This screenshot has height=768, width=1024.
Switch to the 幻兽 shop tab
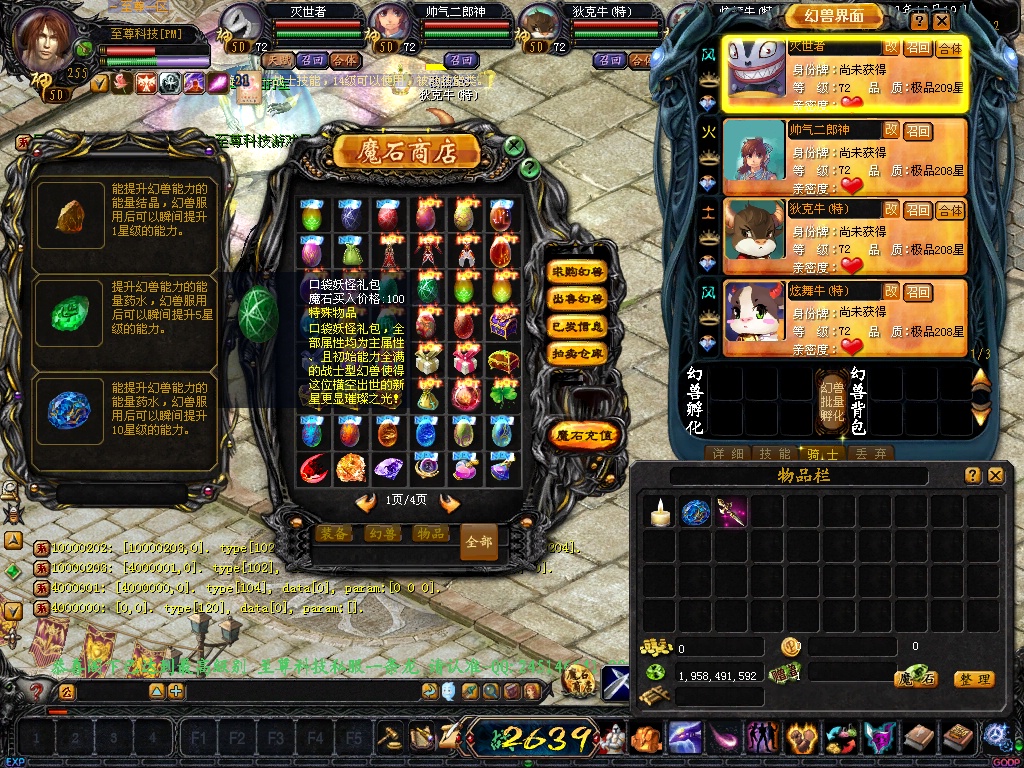[382, 534]
